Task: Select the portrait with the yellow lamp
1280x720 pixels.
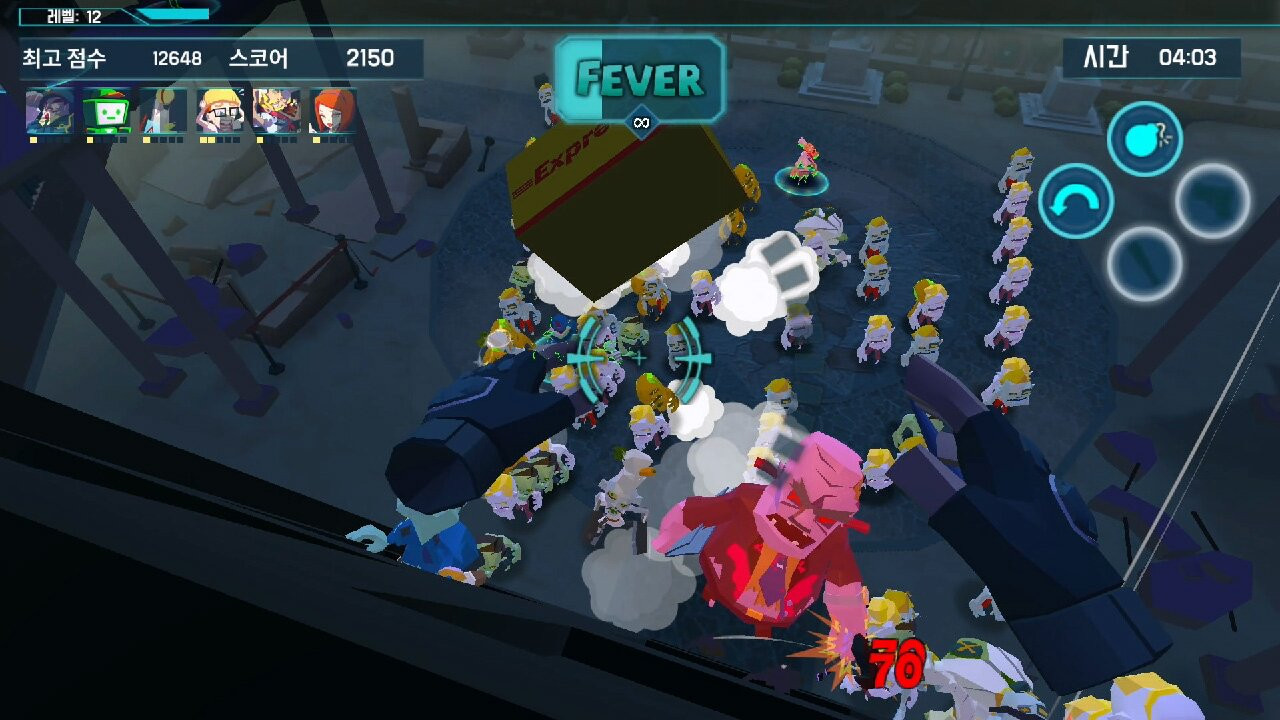Action: tap(163, 110)
